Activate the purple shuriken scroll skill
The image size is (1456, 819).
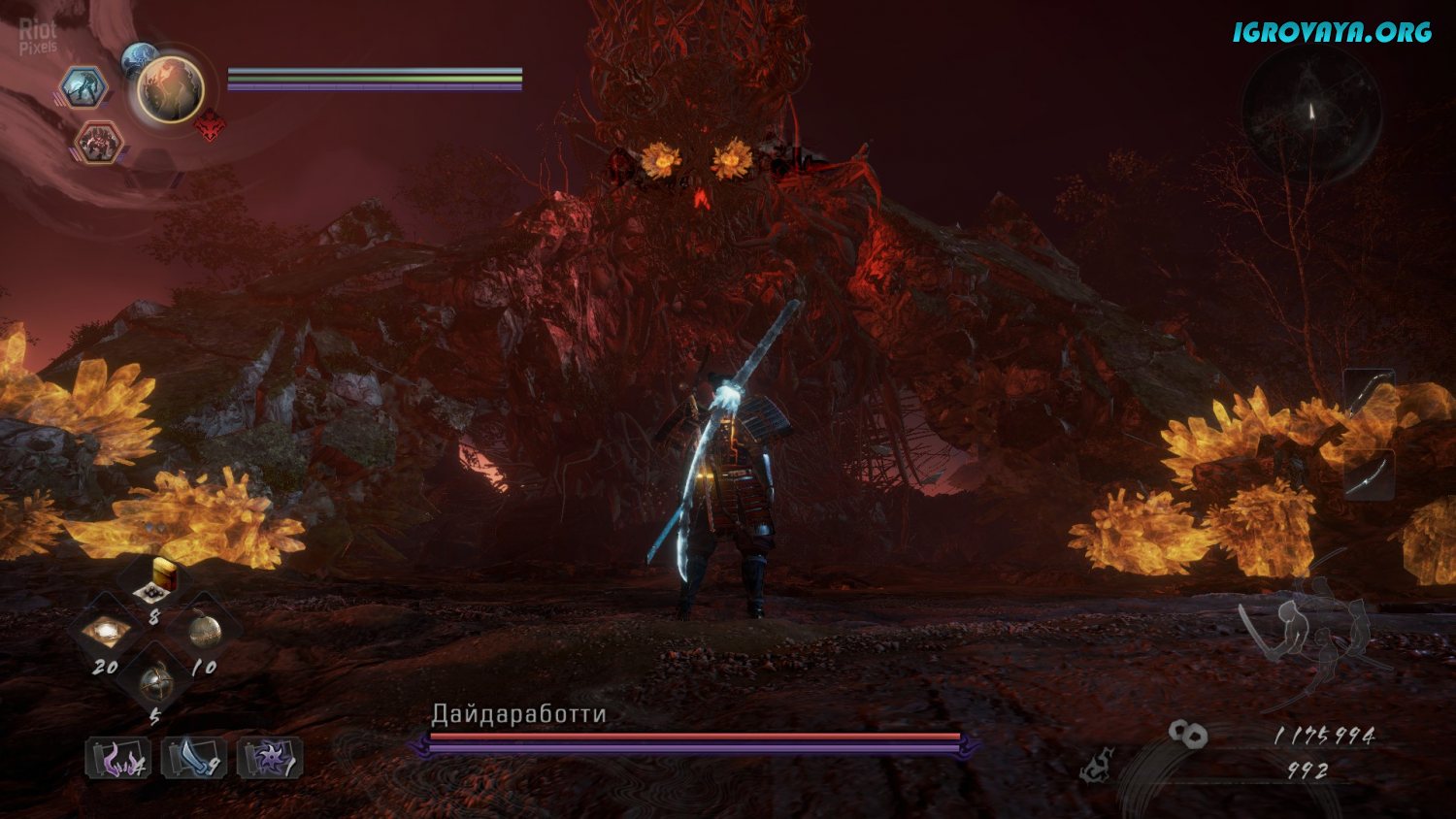coord(270,759)
